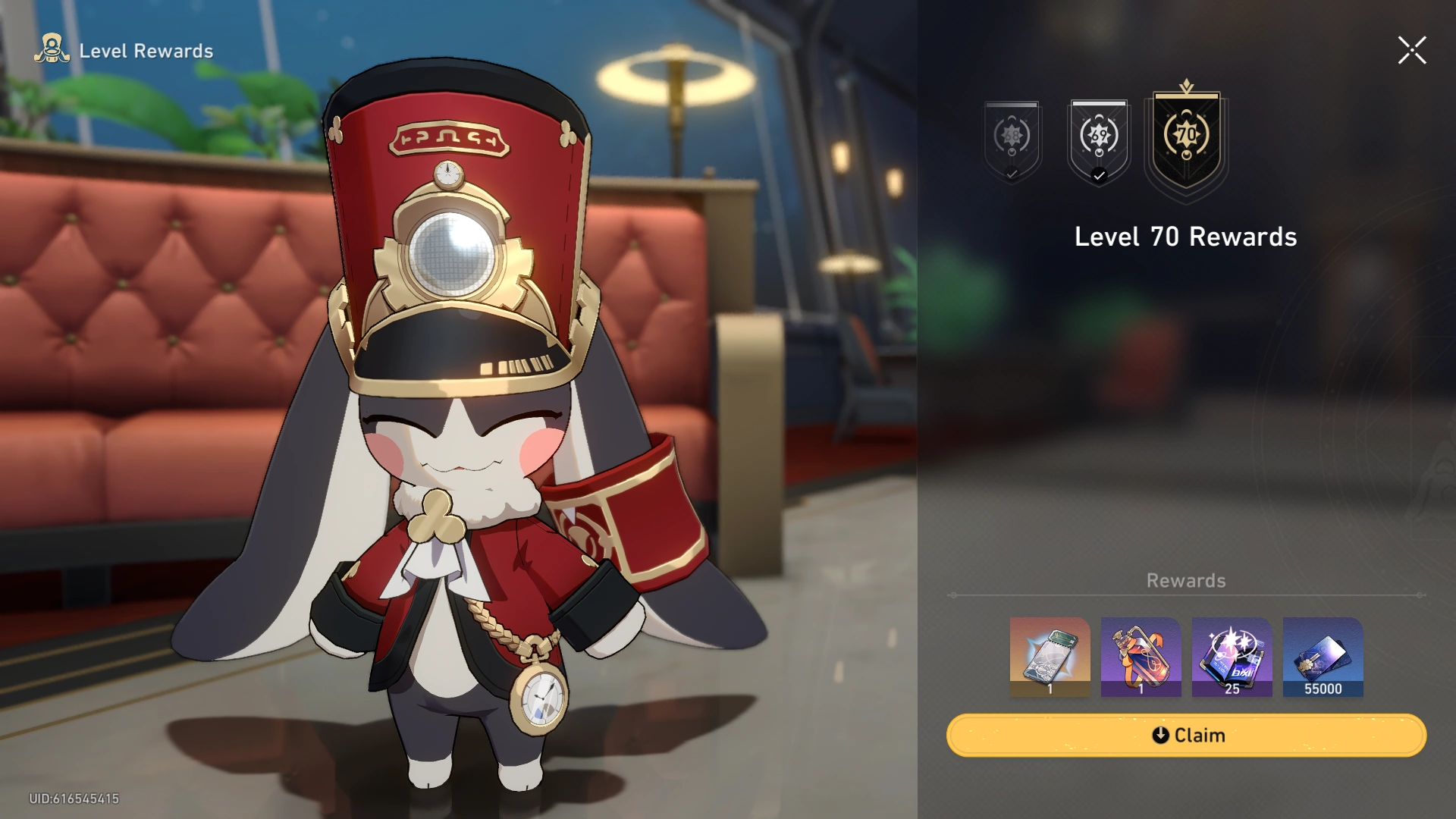1456x819 pixels.
Task: Tap the checkmark under the Level 69 badge
Action: pos(1098,176)
